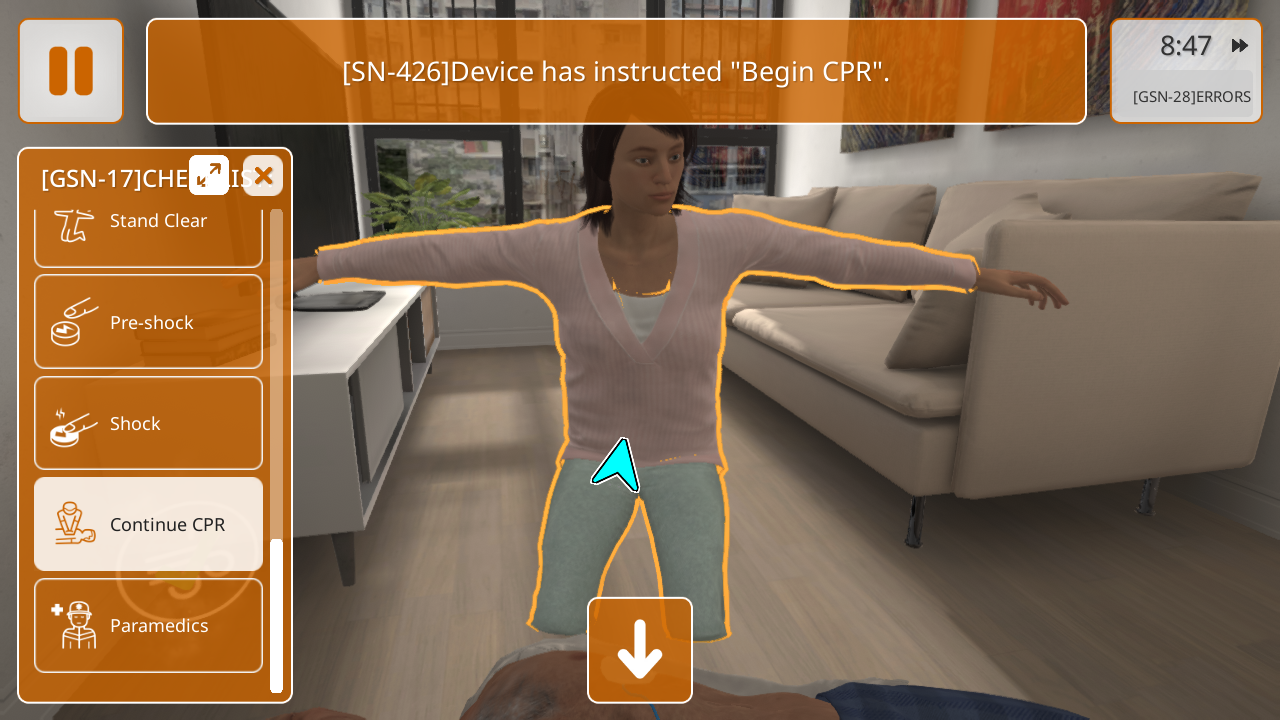
Task: Open the Paramedics checklist item
Action: [148, 625]
